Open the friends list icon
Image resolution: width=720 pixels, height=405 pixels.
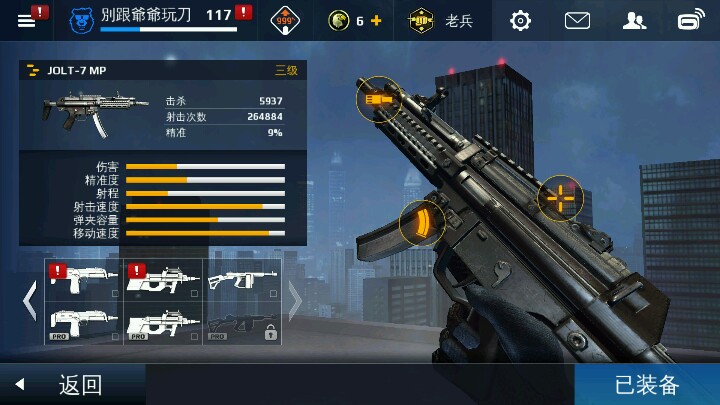click(634, 20)
